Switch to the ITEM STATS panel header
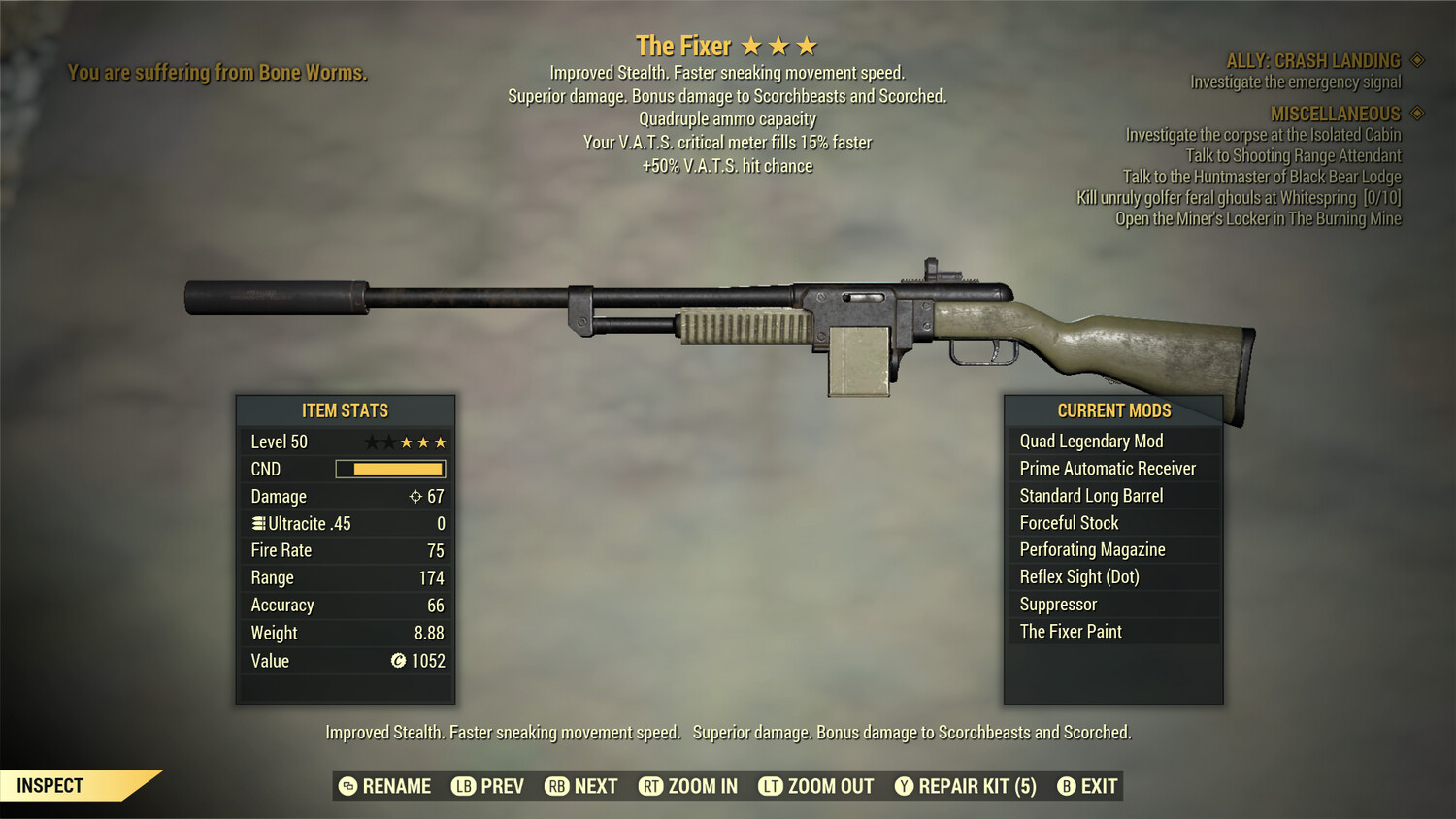Viewport: 1456px width, 819px height. click(346, 410)
